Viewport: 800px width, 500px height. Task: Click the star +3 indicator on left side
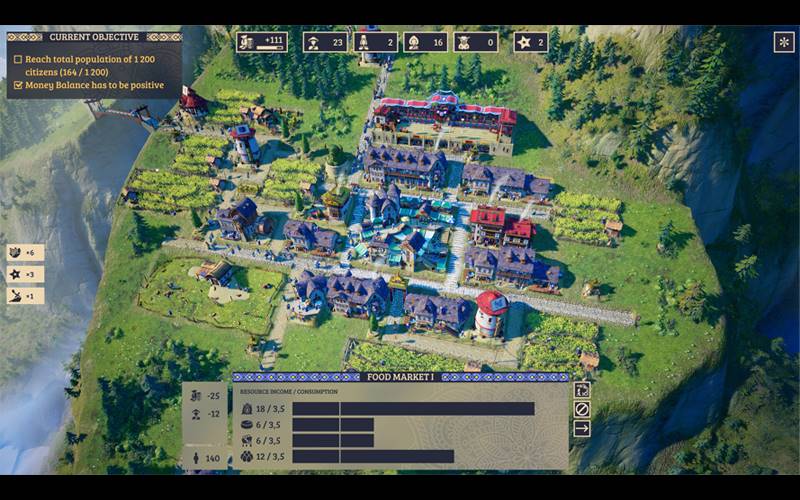pos(25,274)
